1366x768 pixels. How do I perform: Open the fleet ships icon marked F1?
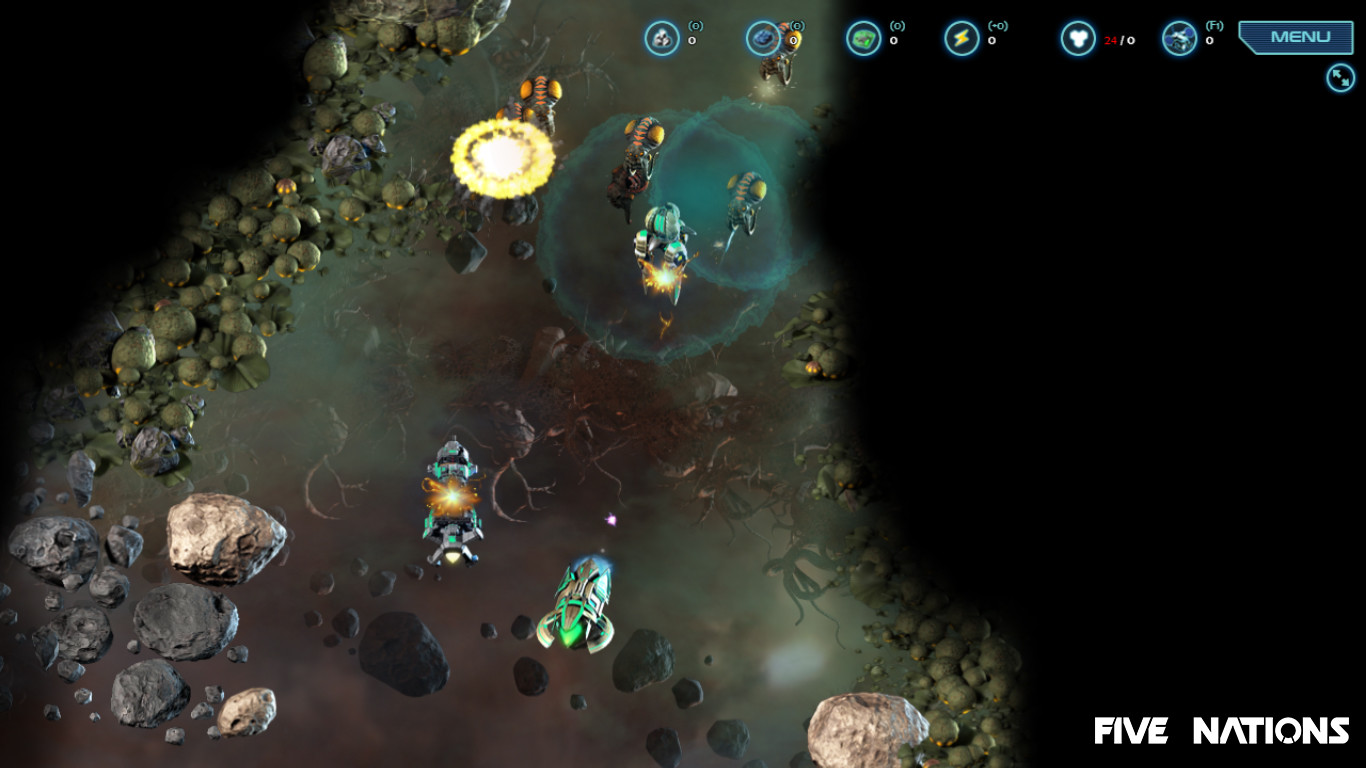click(1178, 37)
